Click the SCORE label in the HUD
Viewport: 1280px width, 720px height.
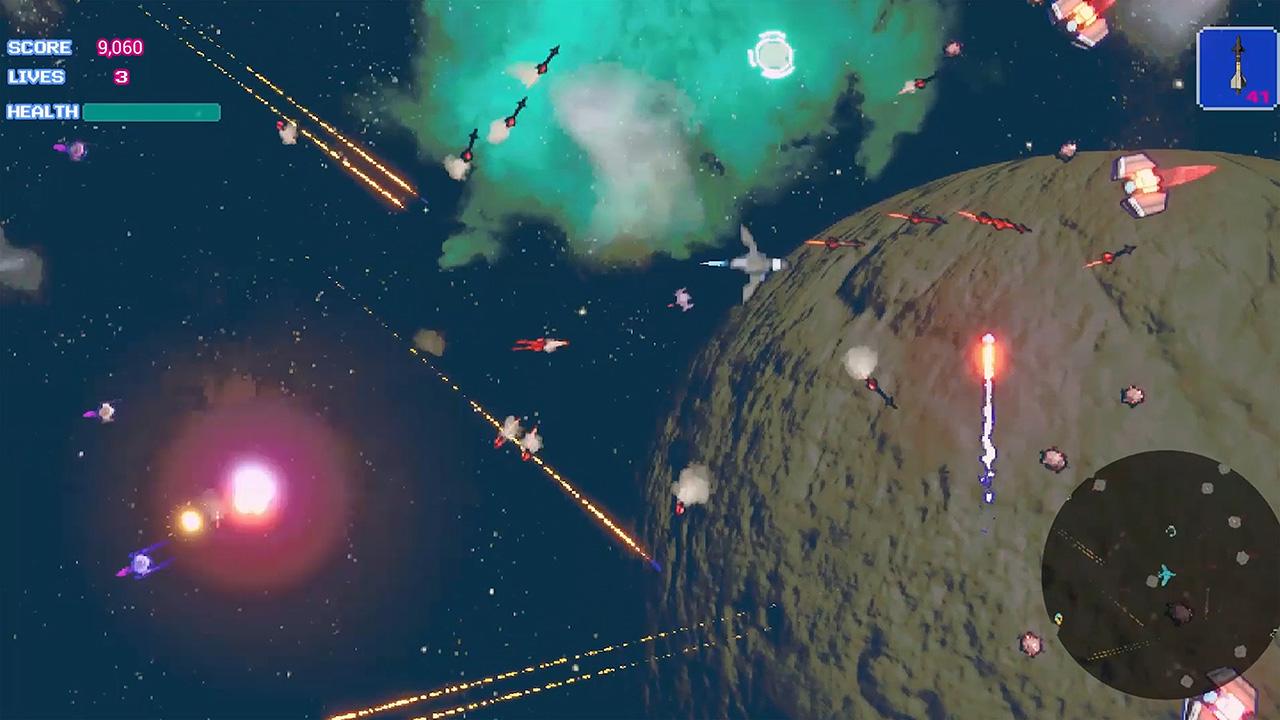click(38, 47)
